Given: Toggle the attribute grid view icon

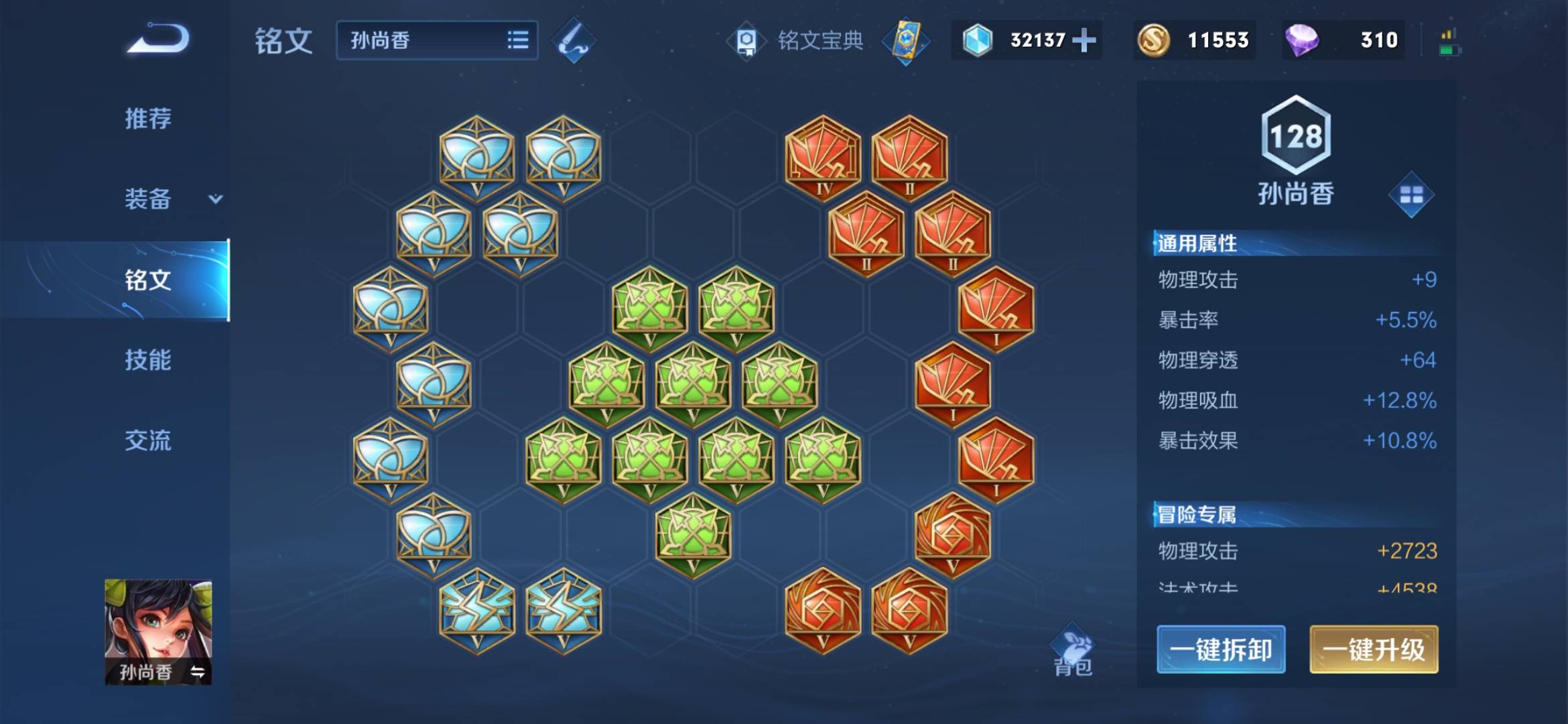Looking at the screenshot, I should tap(1411, 195).
